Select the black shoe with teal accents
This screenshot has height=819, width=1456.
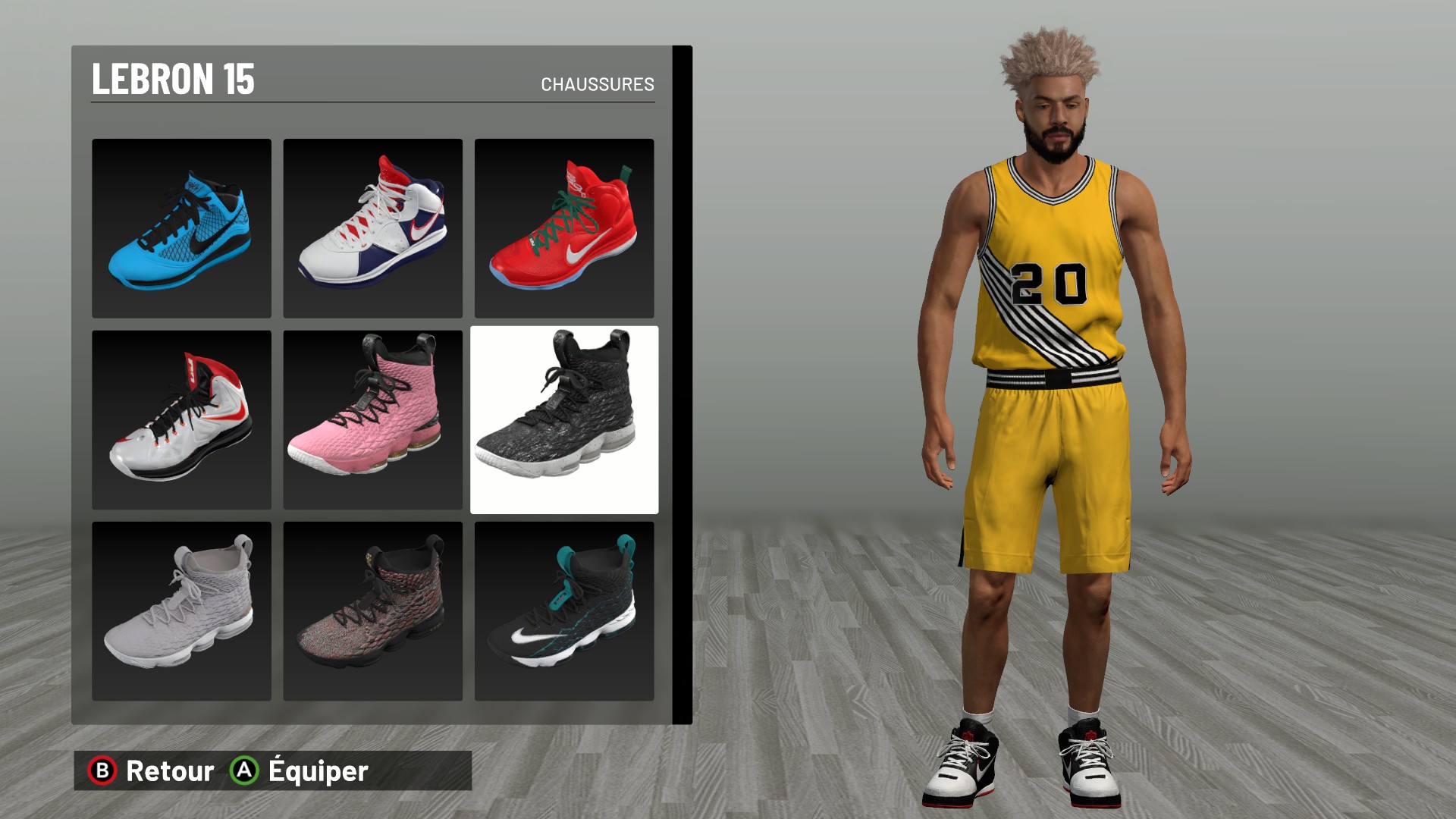[563, 610]
